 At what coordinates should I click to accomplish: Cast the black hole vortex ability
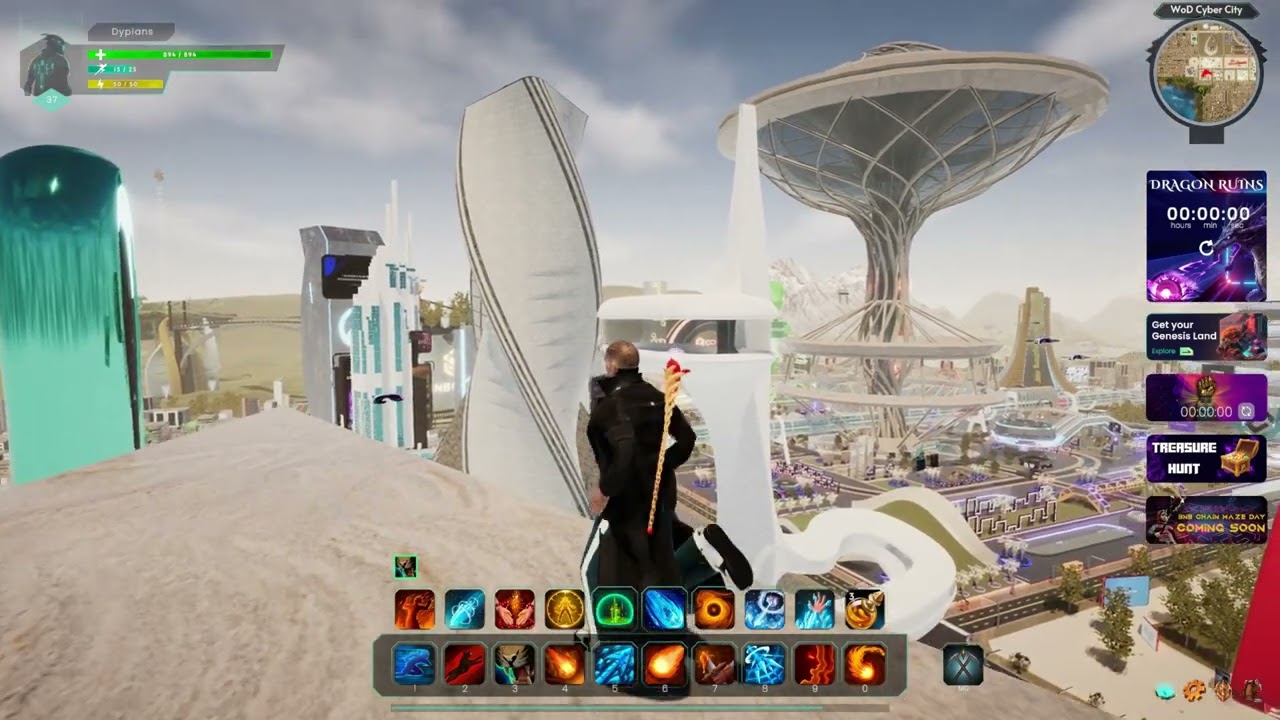(x=714, y=610)
